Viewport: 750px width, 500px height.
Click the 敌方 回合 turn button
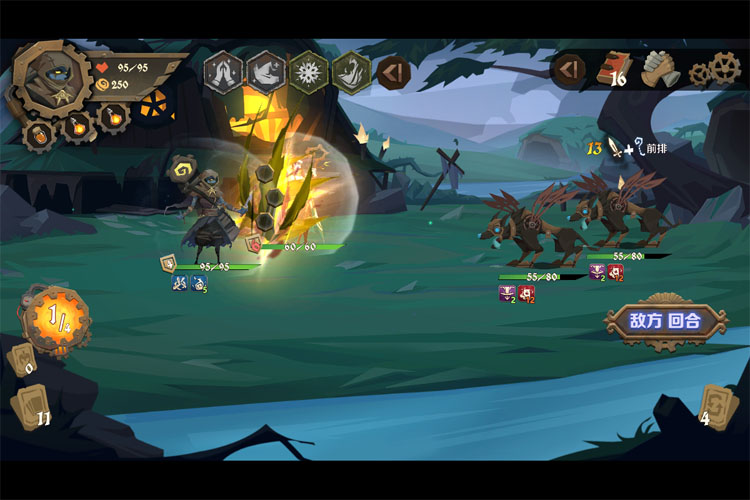click(665, 321)
